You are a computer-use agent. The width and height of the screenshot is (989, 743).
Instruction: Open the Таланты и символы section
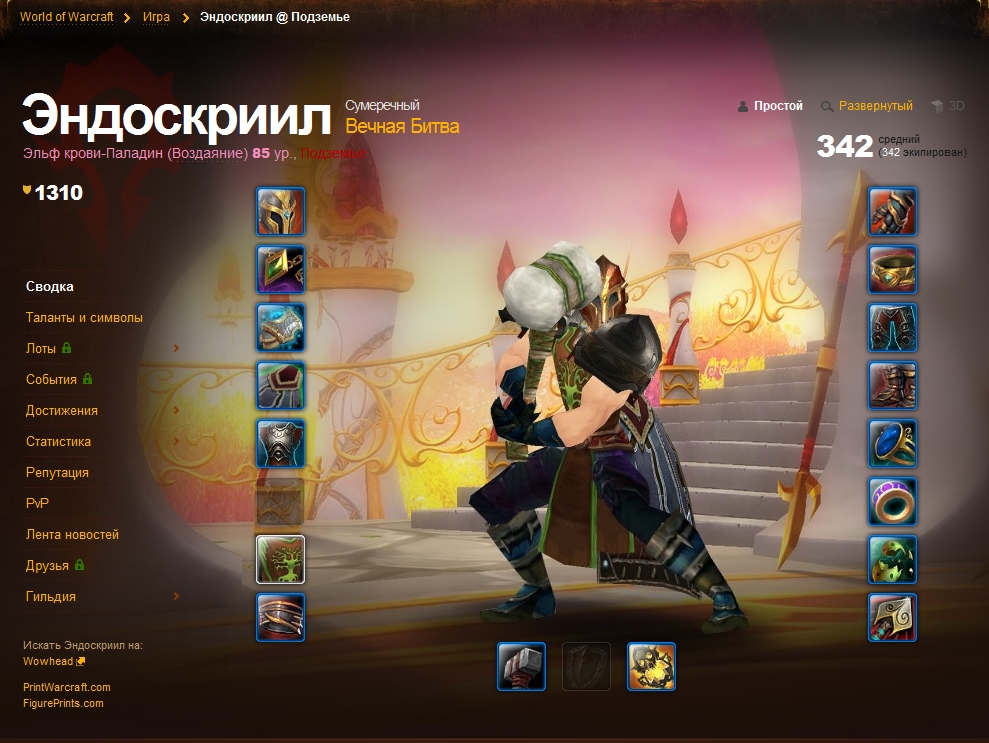(84, 318)
